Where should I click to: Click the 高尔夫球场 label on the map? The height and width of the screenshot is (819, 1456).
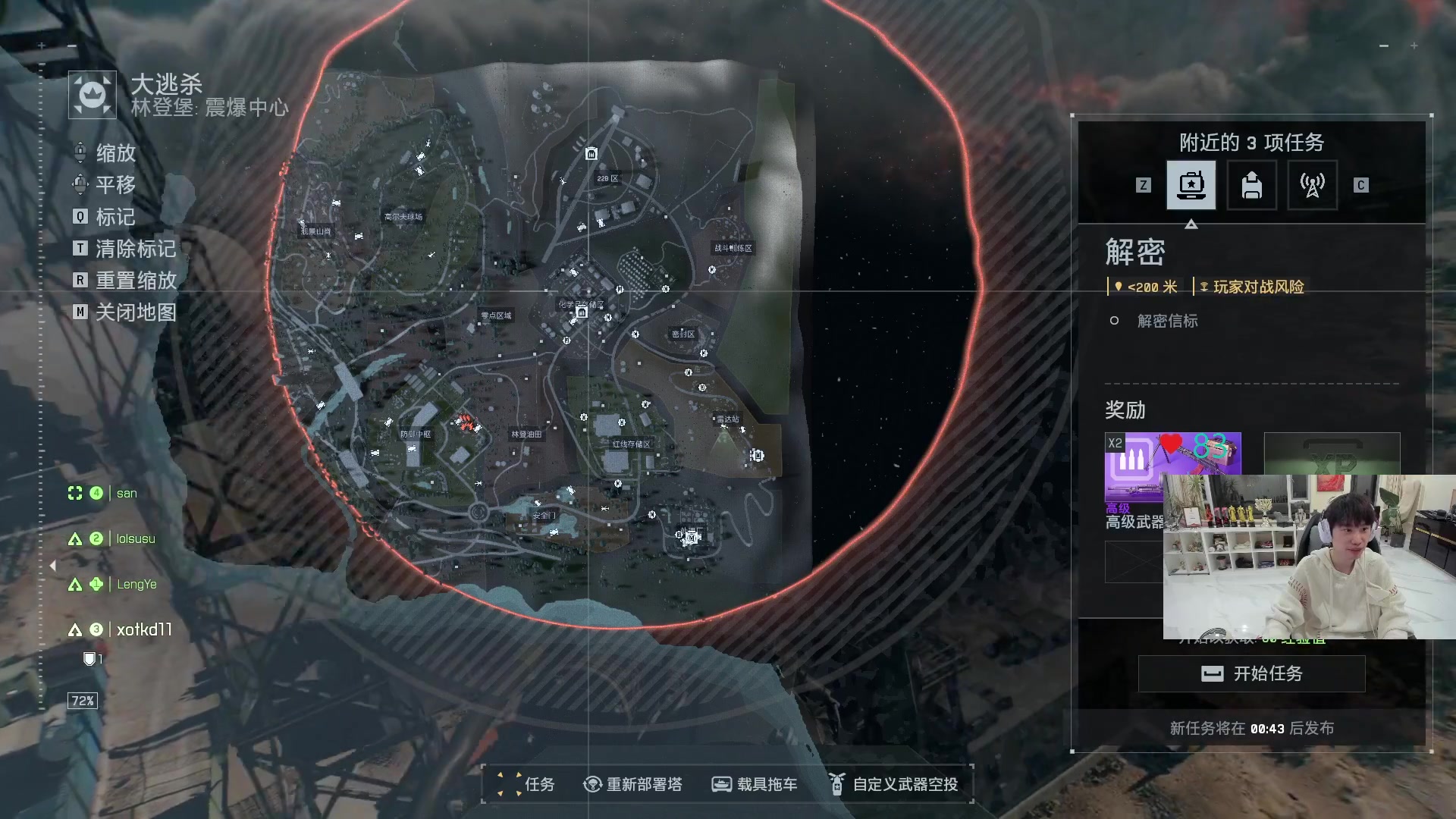click(403, 217)
